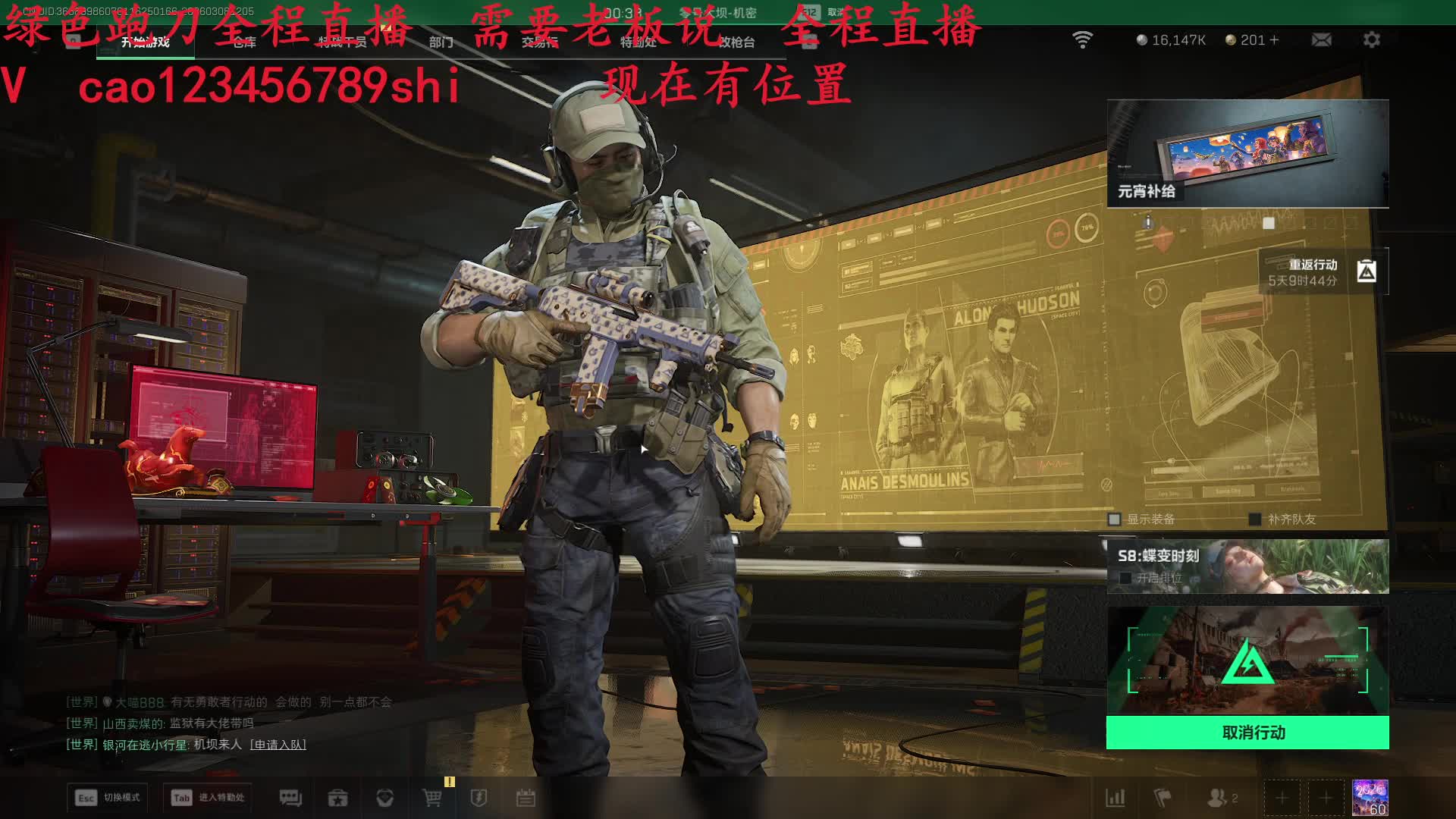Open the calendar events icon

click(x=526, y=798)
